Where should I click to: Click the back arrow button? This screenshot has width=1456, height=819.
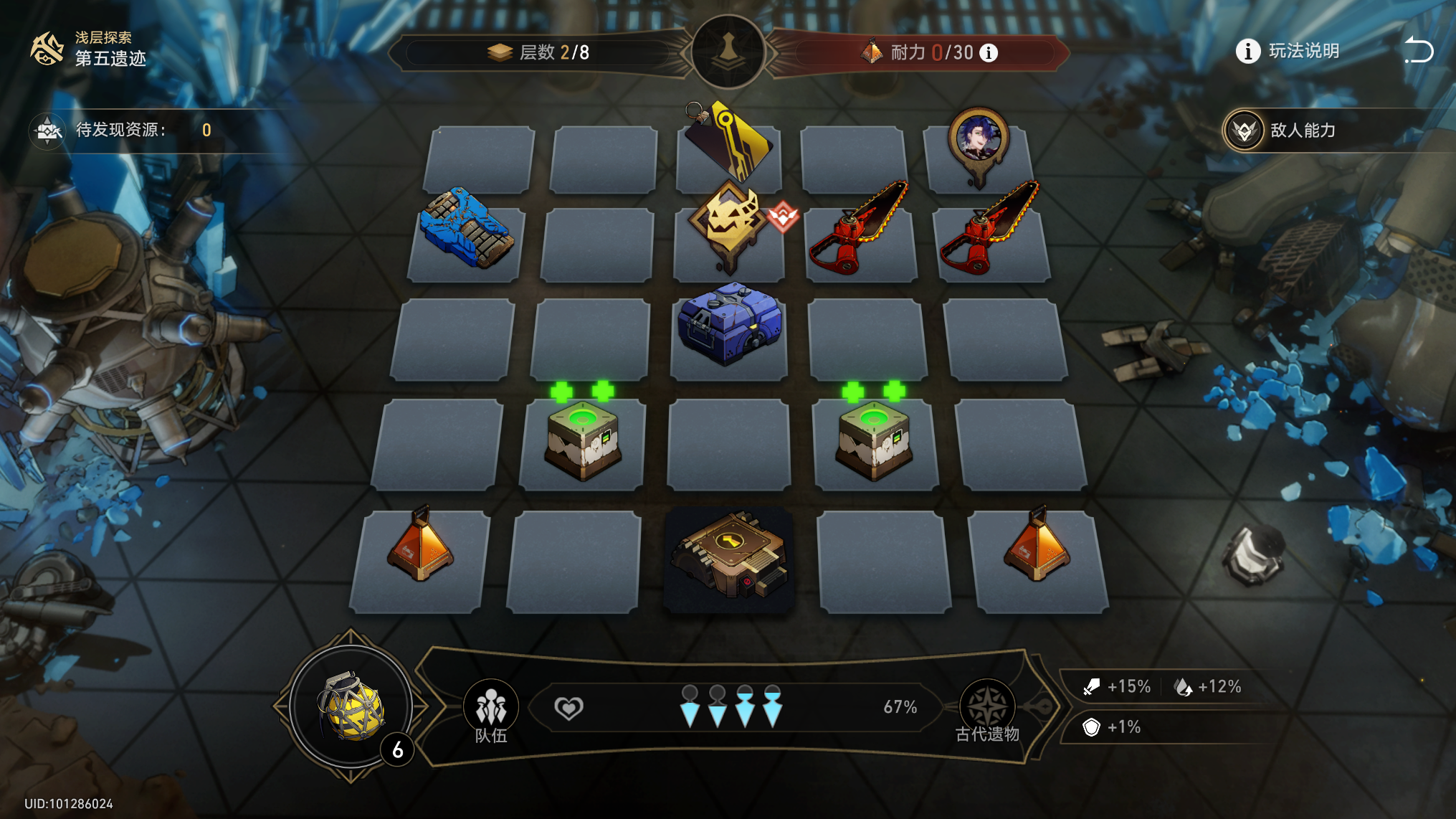point(1418,51)
